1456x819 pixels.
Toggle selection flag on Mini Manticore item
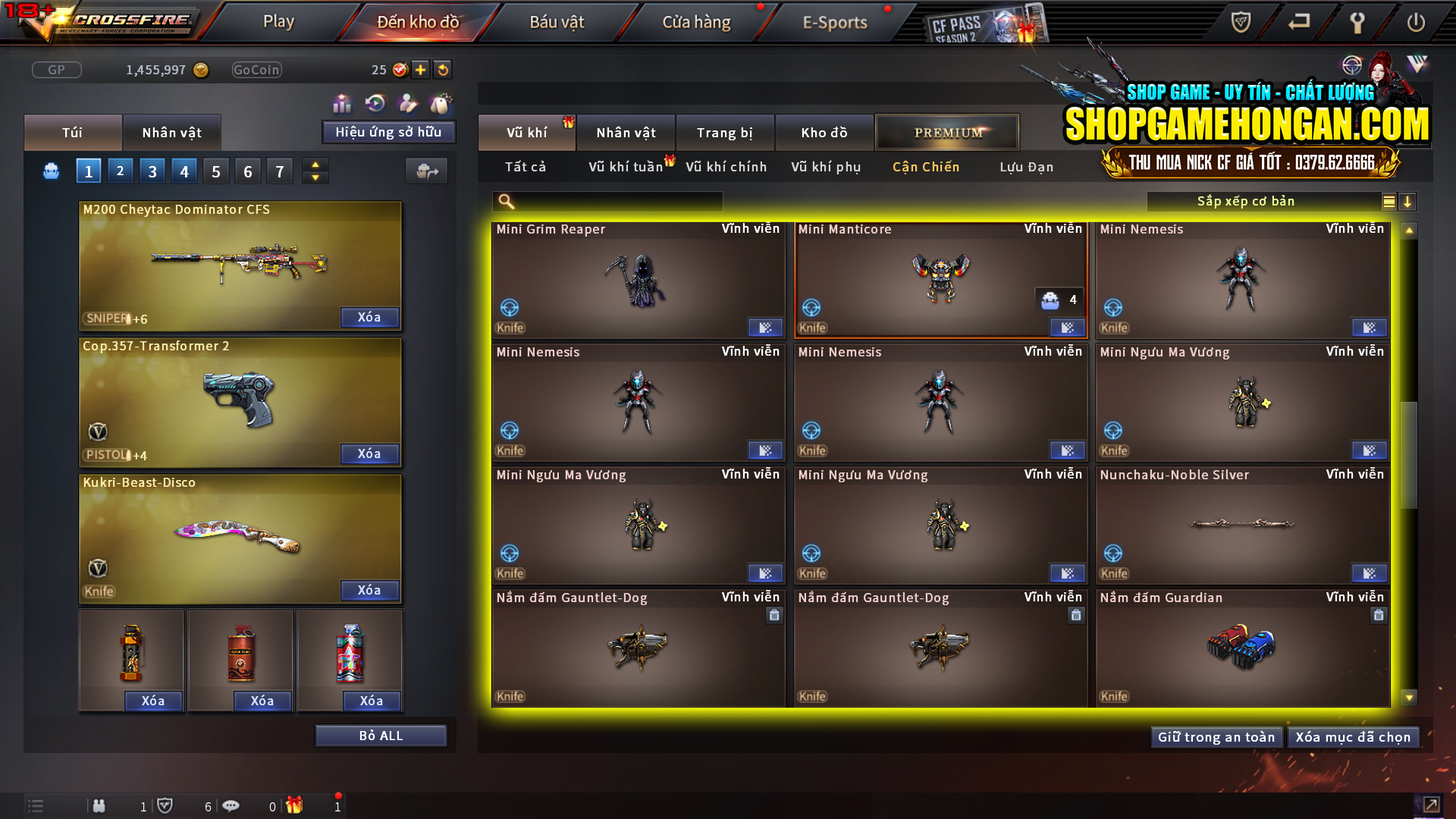(x=1068, y=328)
